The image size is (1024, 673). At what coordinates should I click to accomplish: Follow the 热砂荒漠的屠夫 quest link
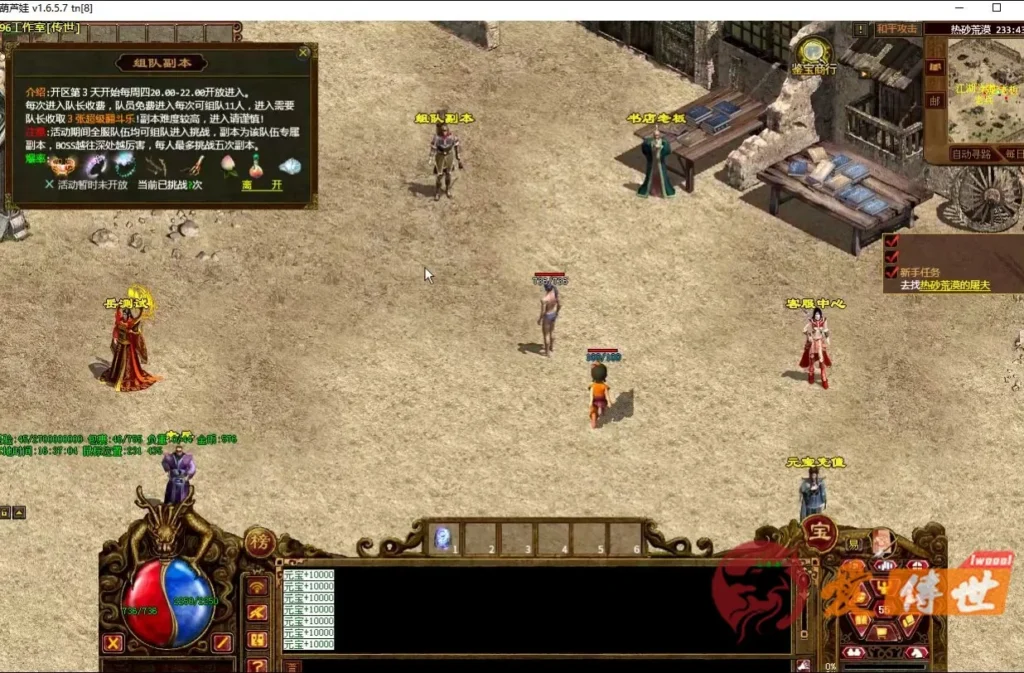955,285
